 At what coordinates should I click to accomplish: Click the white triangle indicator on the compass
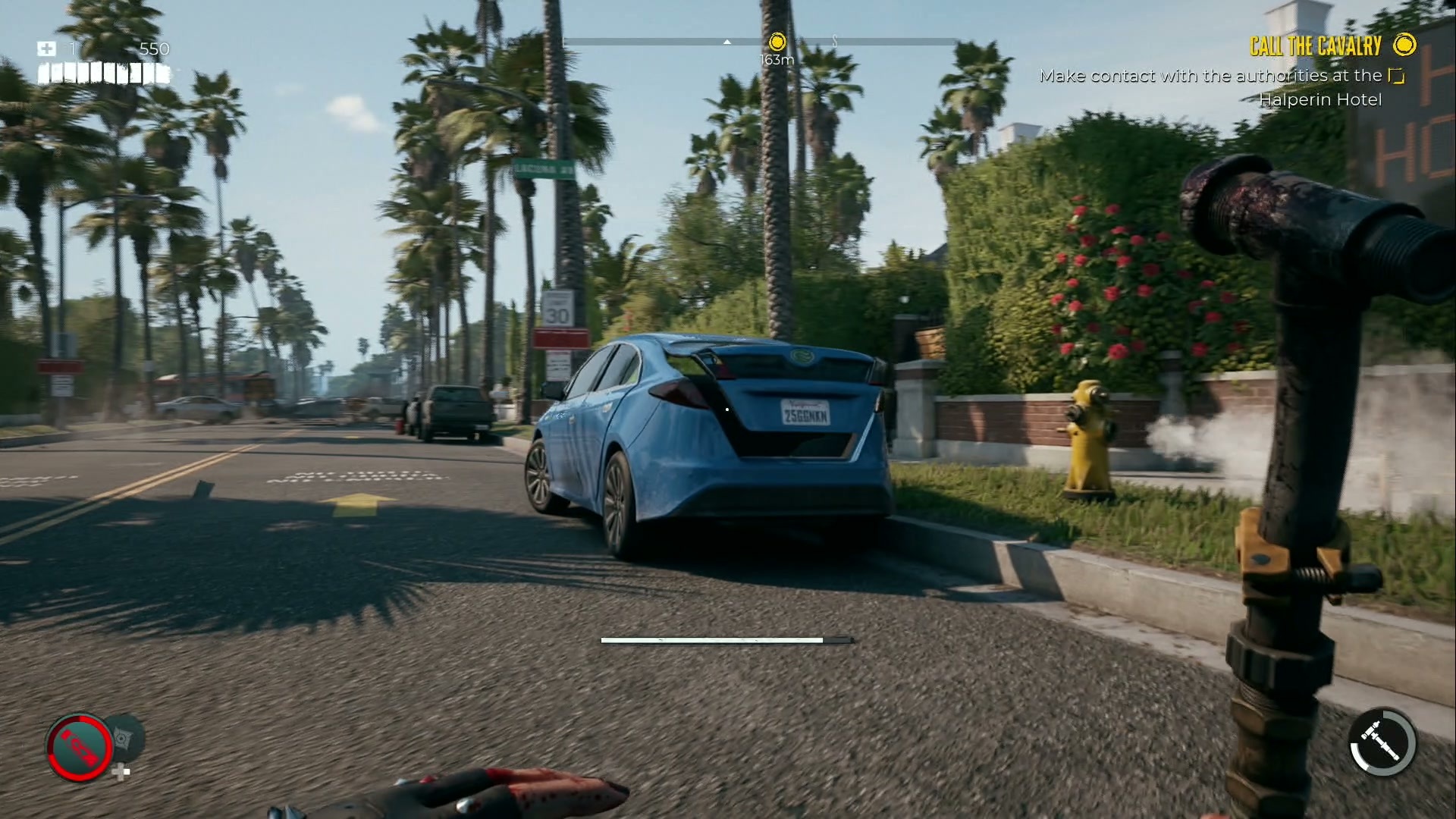coord(726,43)
